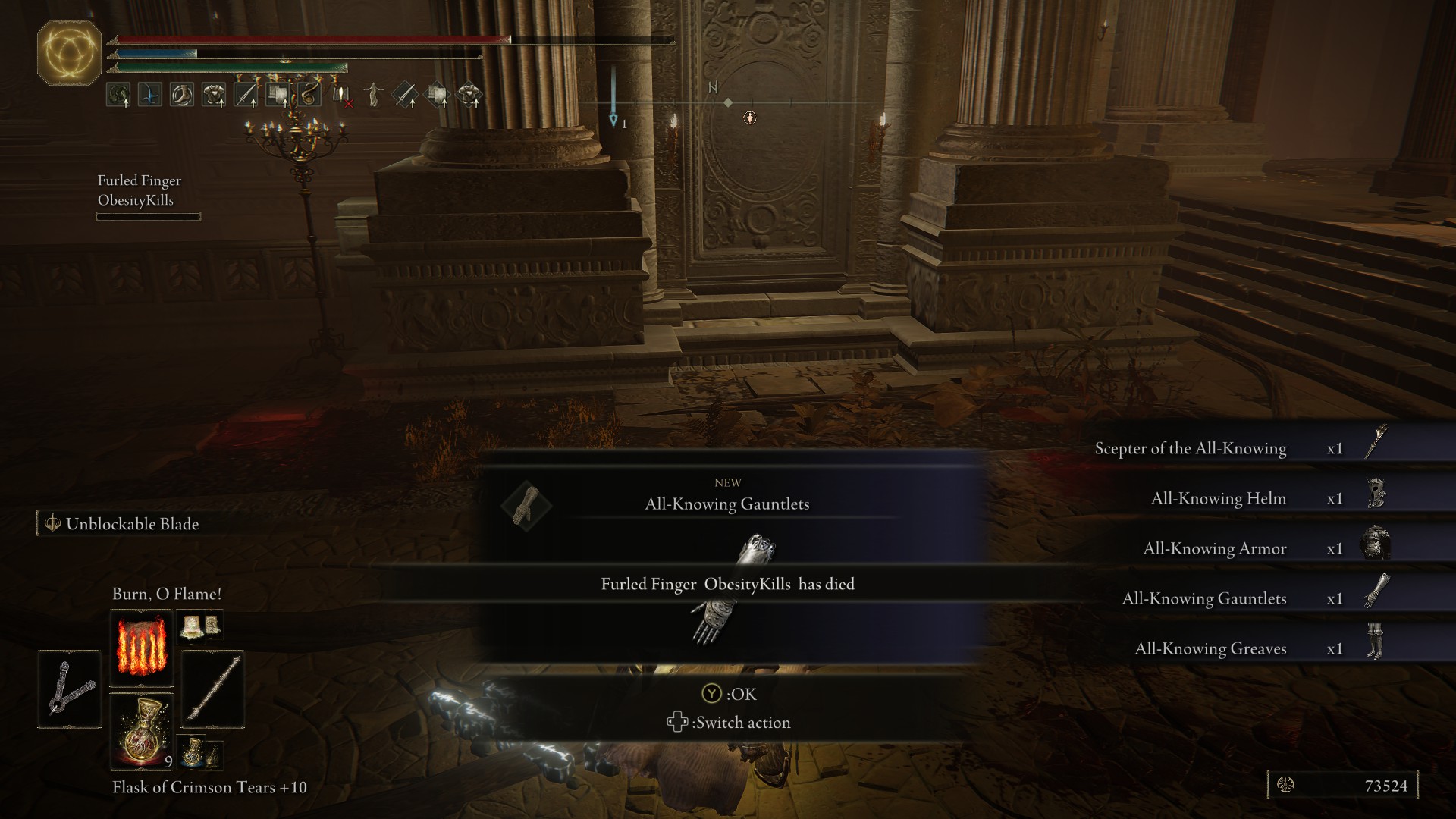The width and height of the screenshot is (1456, 819).
Task: Select the Burn, O Flame! spell slot
Action: [x=141, y=648]
